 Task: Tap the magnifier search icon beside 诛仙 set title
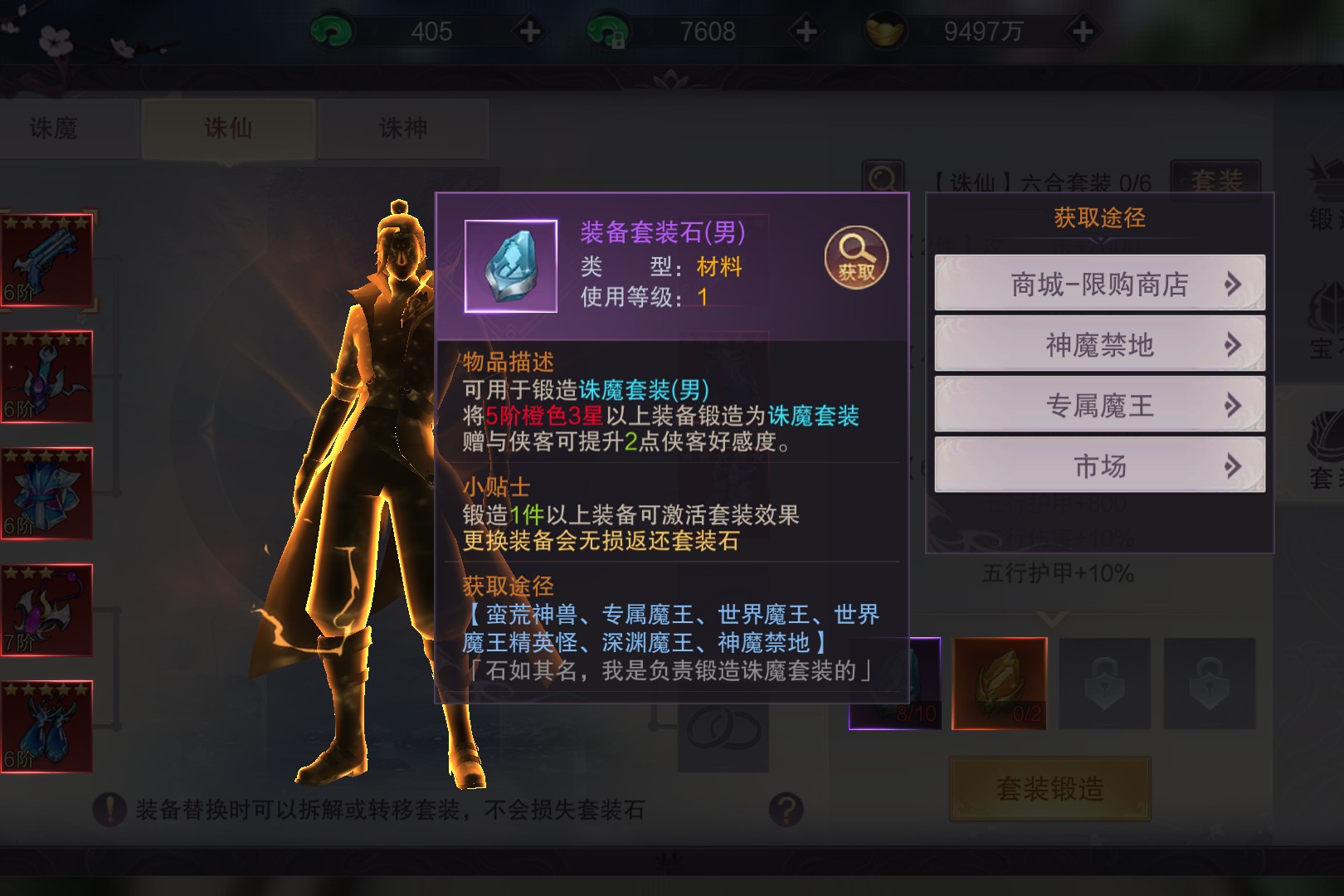coord(883,178)
